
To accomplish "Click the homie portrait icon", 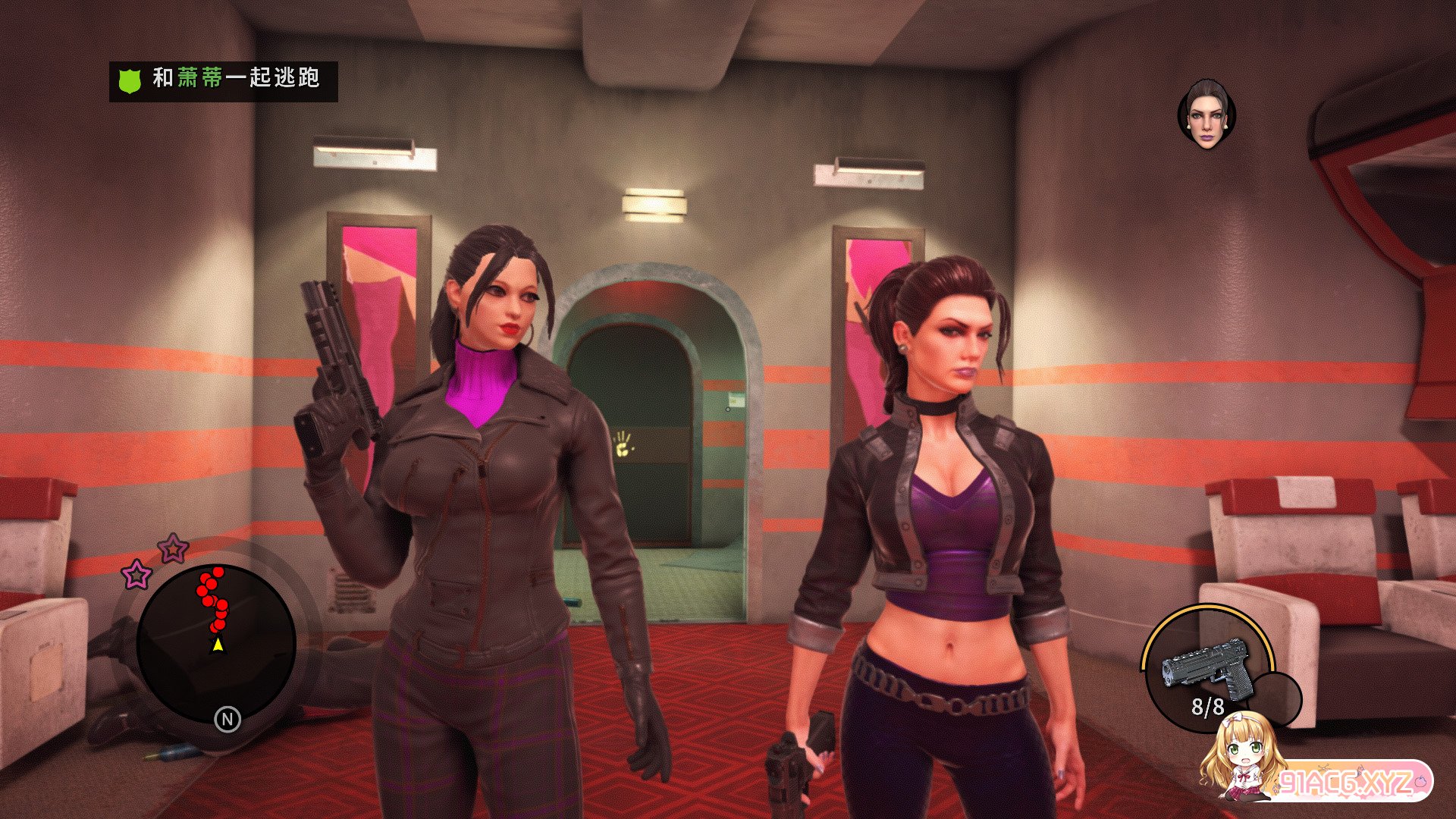I will [x=1207, y=115].
